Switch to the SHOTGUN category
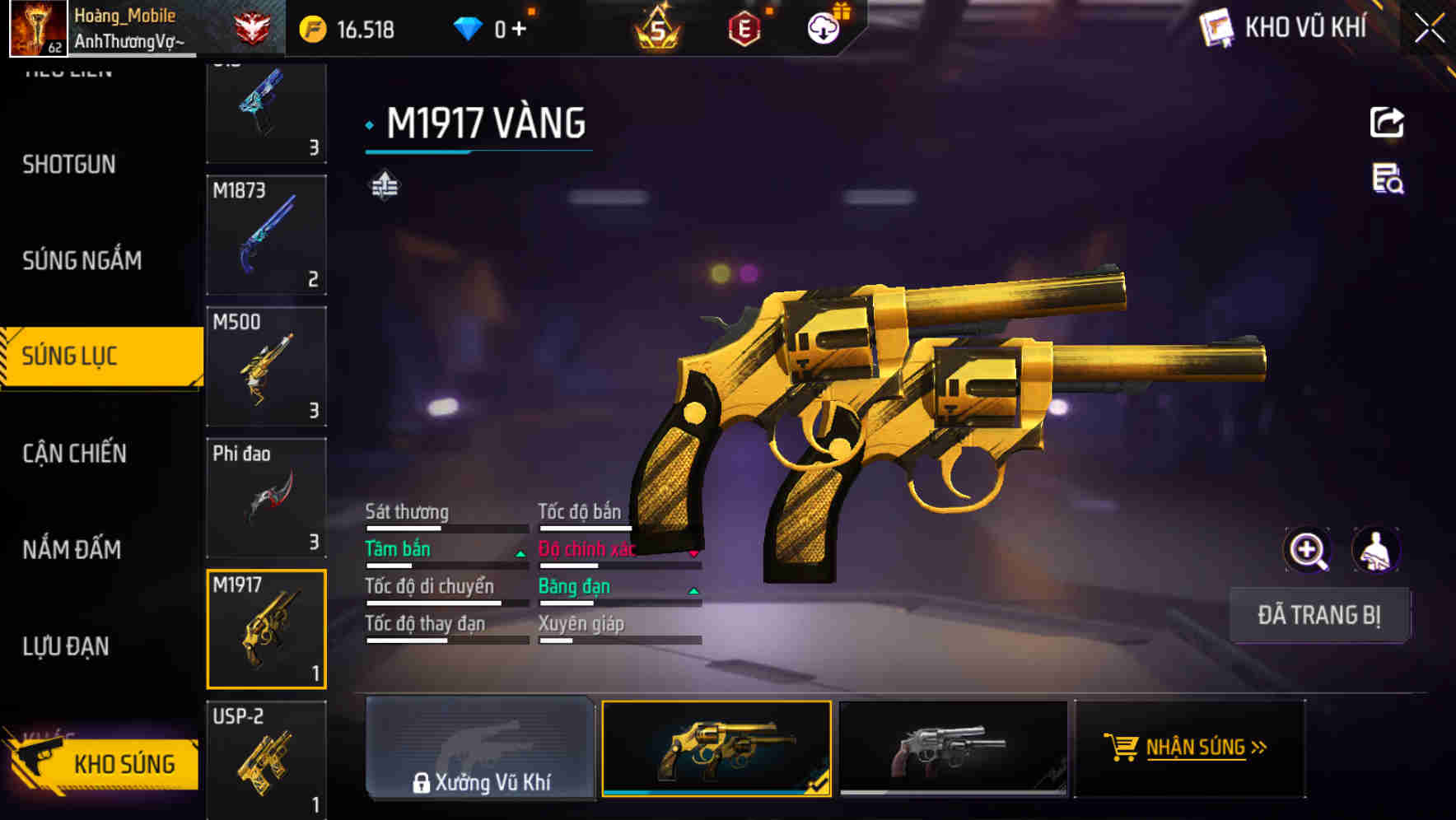The height and width of the screenshot is (820, 1456). [x=68, y=165]
